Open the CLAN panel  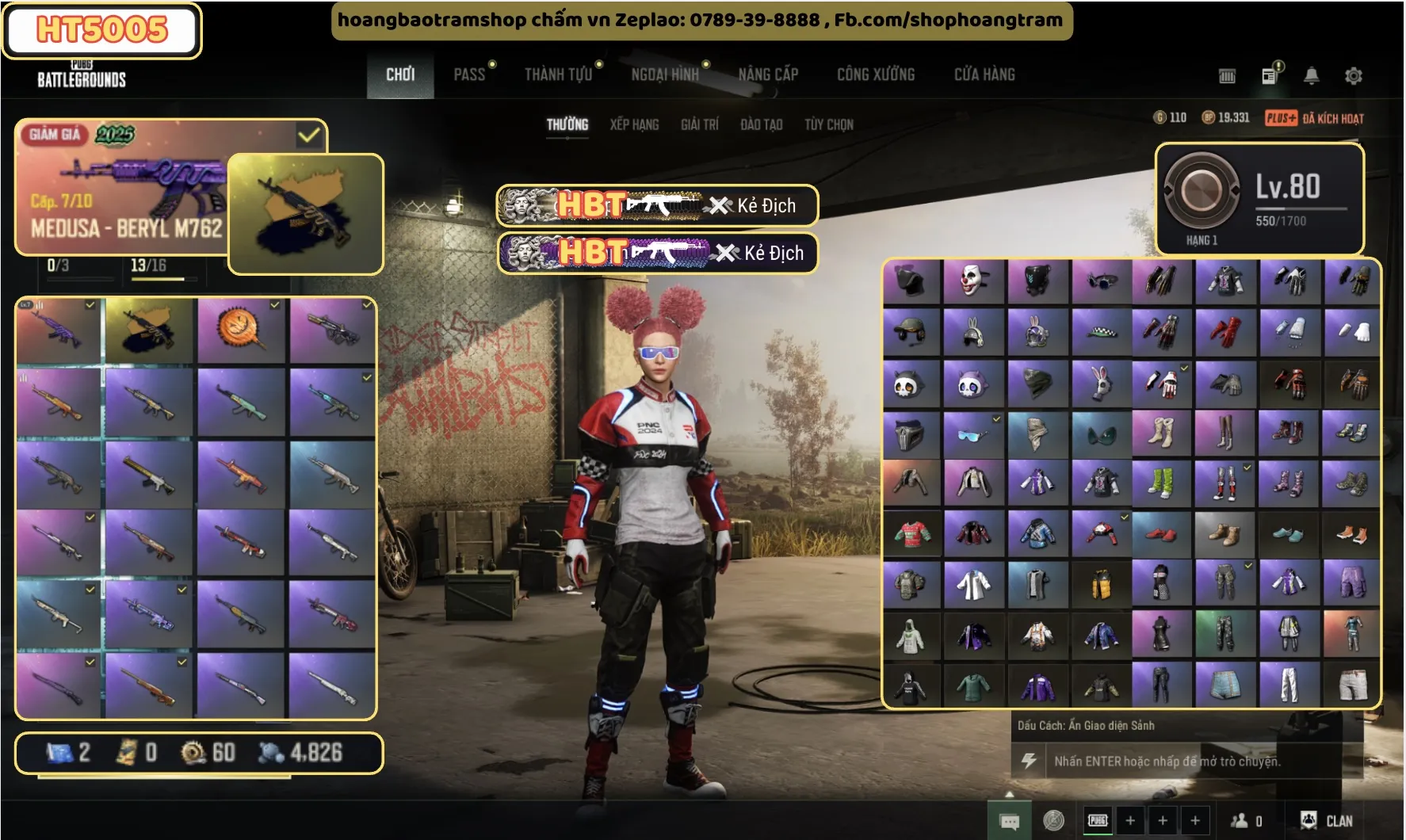click(1327, 821)
